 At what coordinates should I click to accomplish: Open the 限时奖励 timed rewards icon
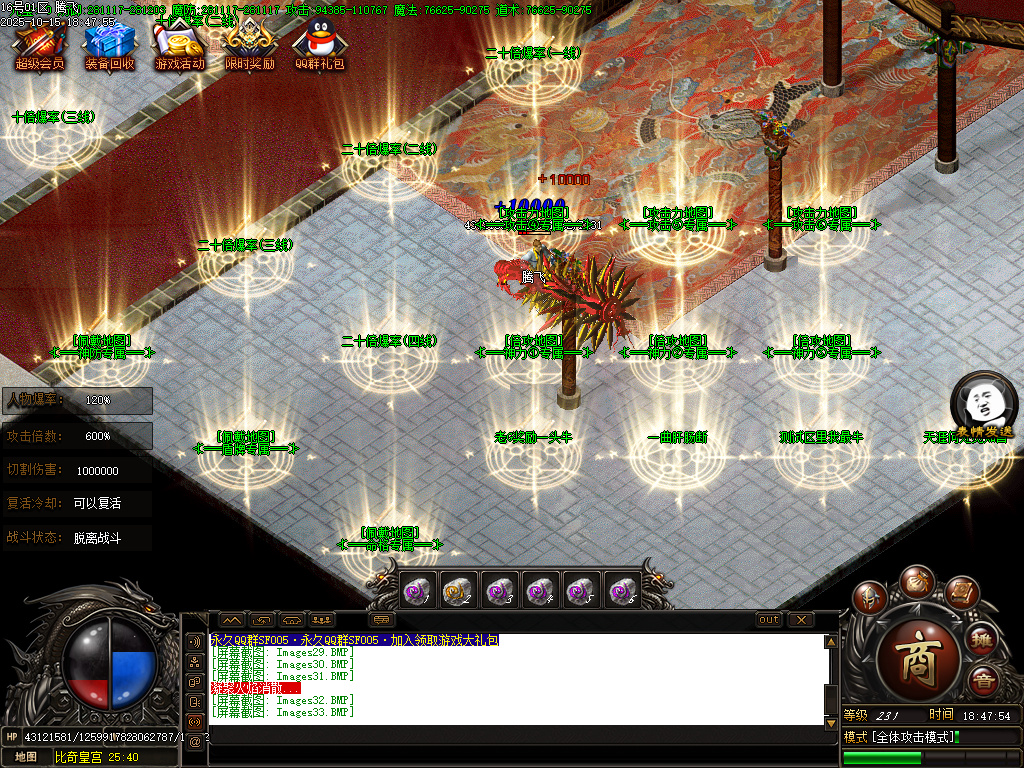coord(249,45)
